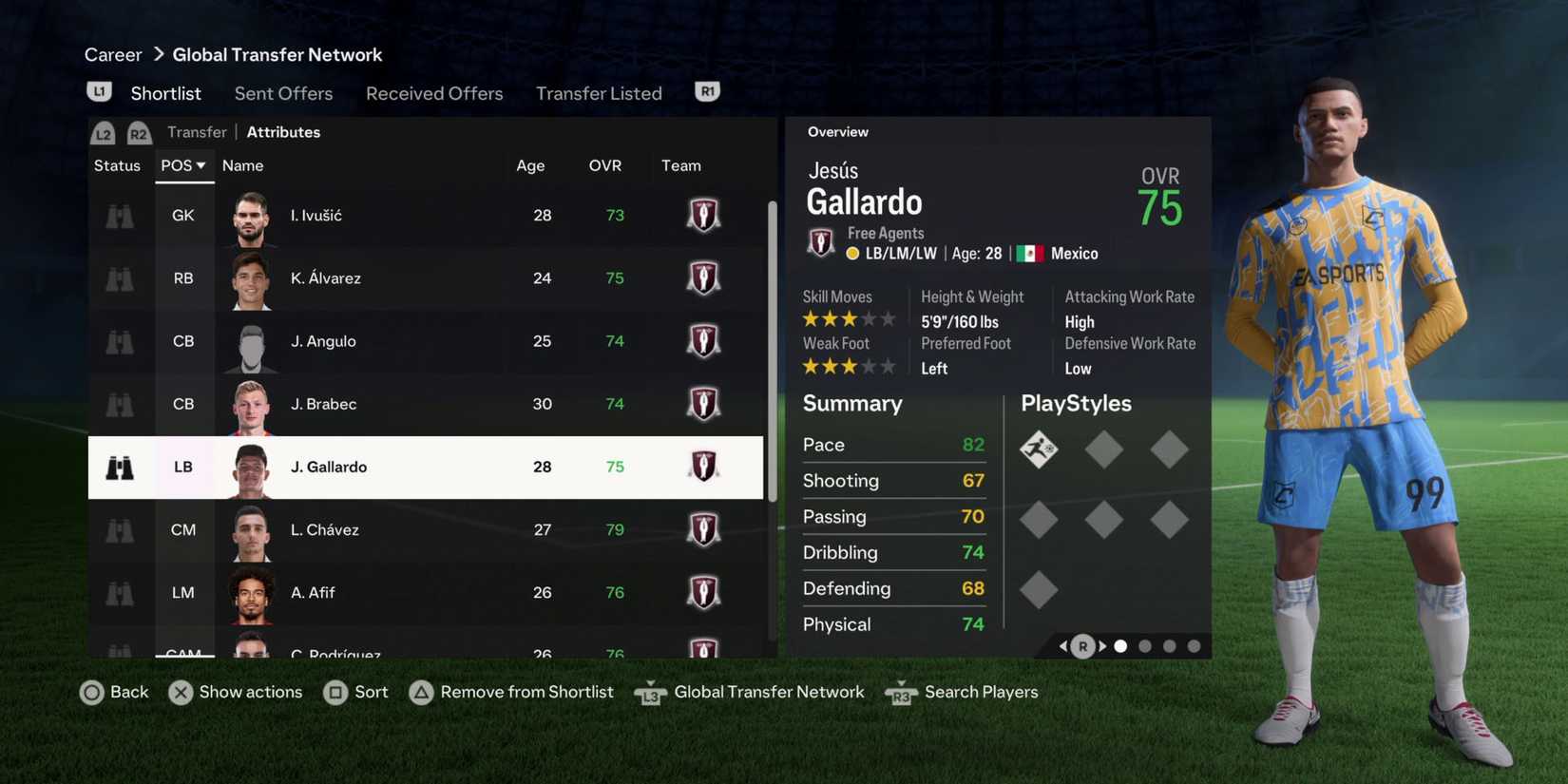Click the Mexico flag icon

1029,253
